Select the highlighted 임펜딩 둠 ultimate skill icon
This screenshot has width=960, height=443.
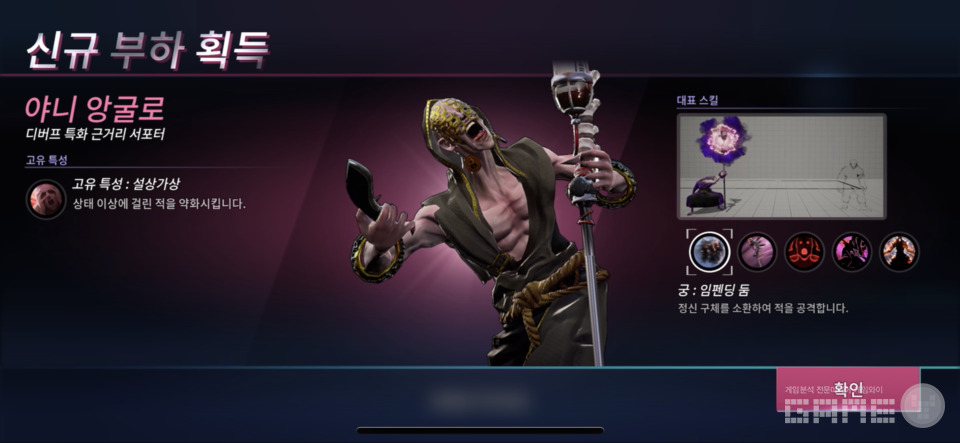tap(709, 251)
